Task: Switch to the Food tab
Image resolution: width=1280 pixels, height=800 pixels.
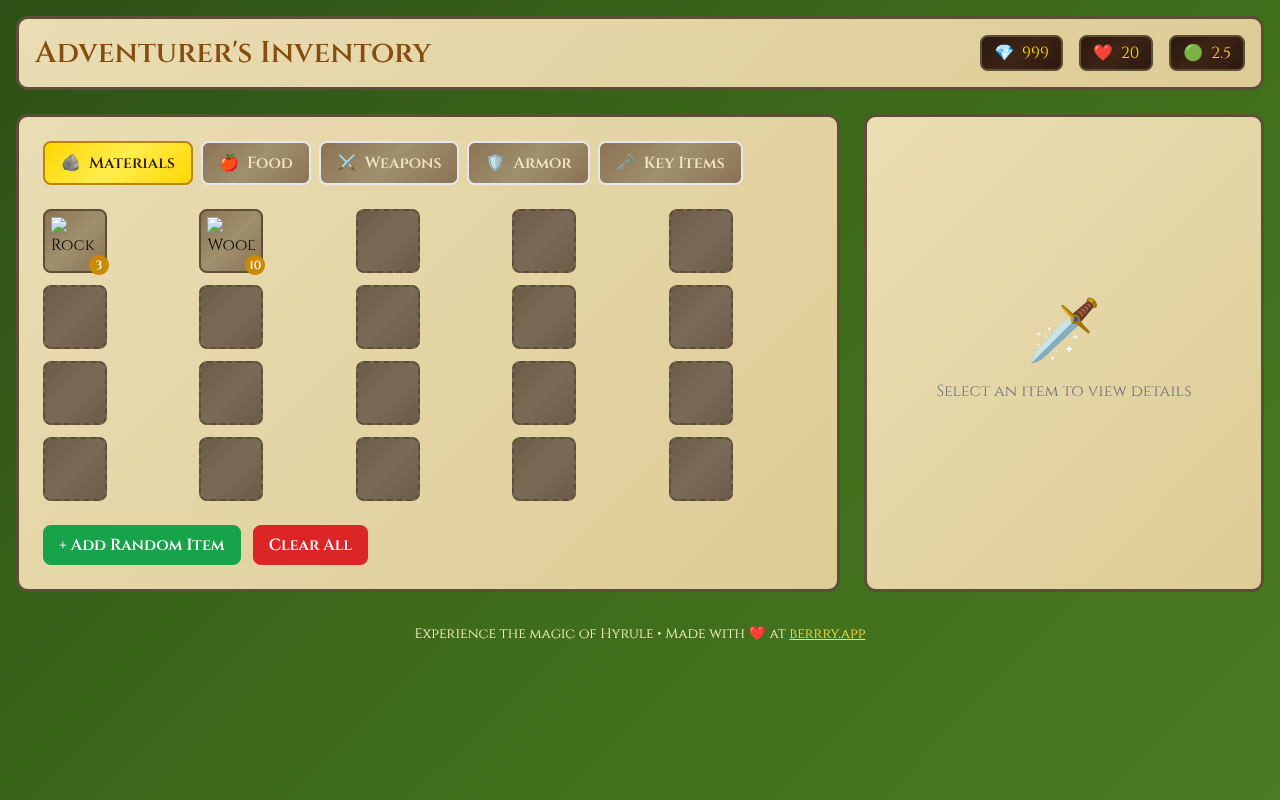Action: point(256,162)
